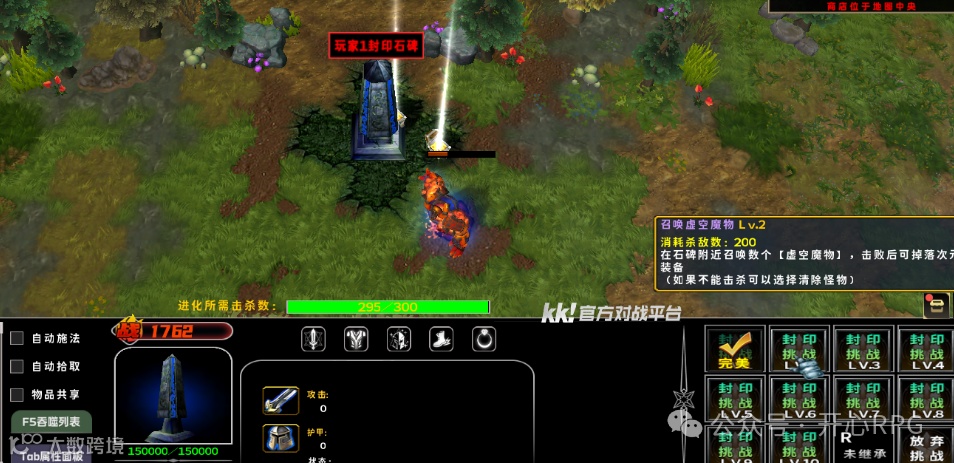
Task: Select the helmet equipment slot icon
Action: pos(399,340)
